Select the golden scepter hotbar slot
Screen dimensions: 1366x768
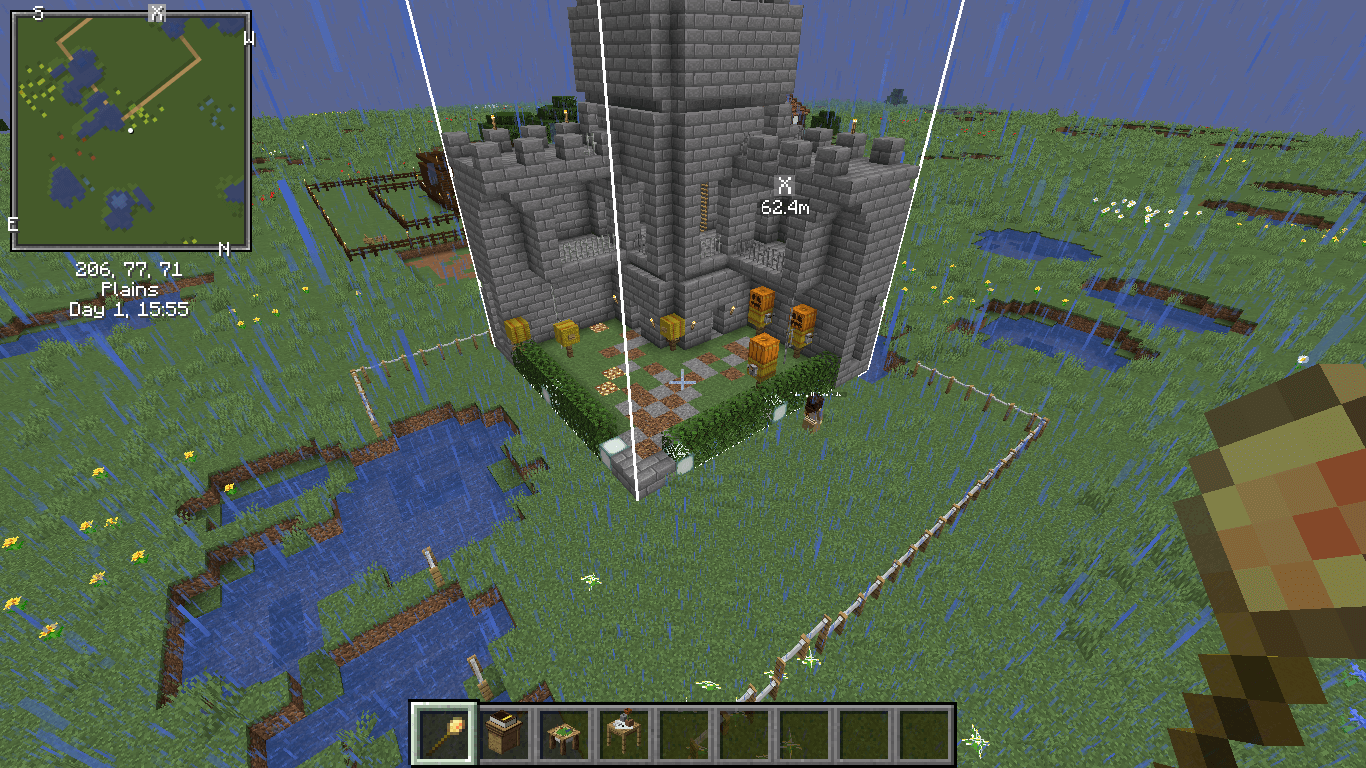(442, 734)
